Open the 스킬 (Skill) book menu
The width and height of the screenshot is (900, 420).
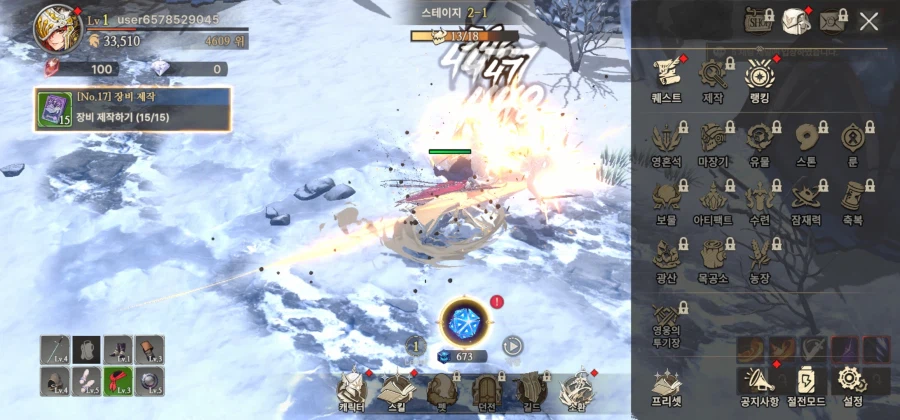(398, 391)
